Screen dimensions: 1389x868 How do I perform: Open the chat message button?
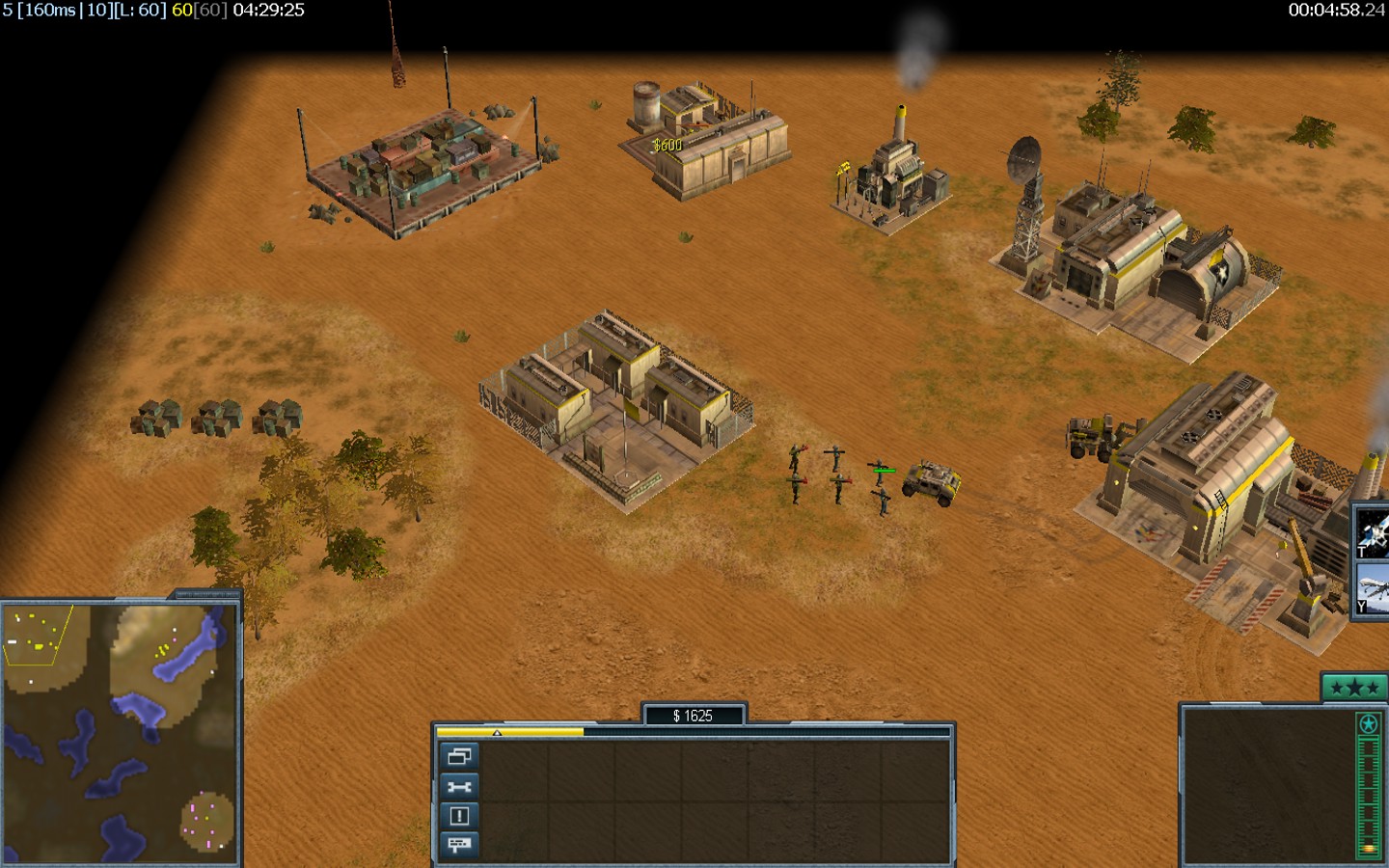pos(459,845)
